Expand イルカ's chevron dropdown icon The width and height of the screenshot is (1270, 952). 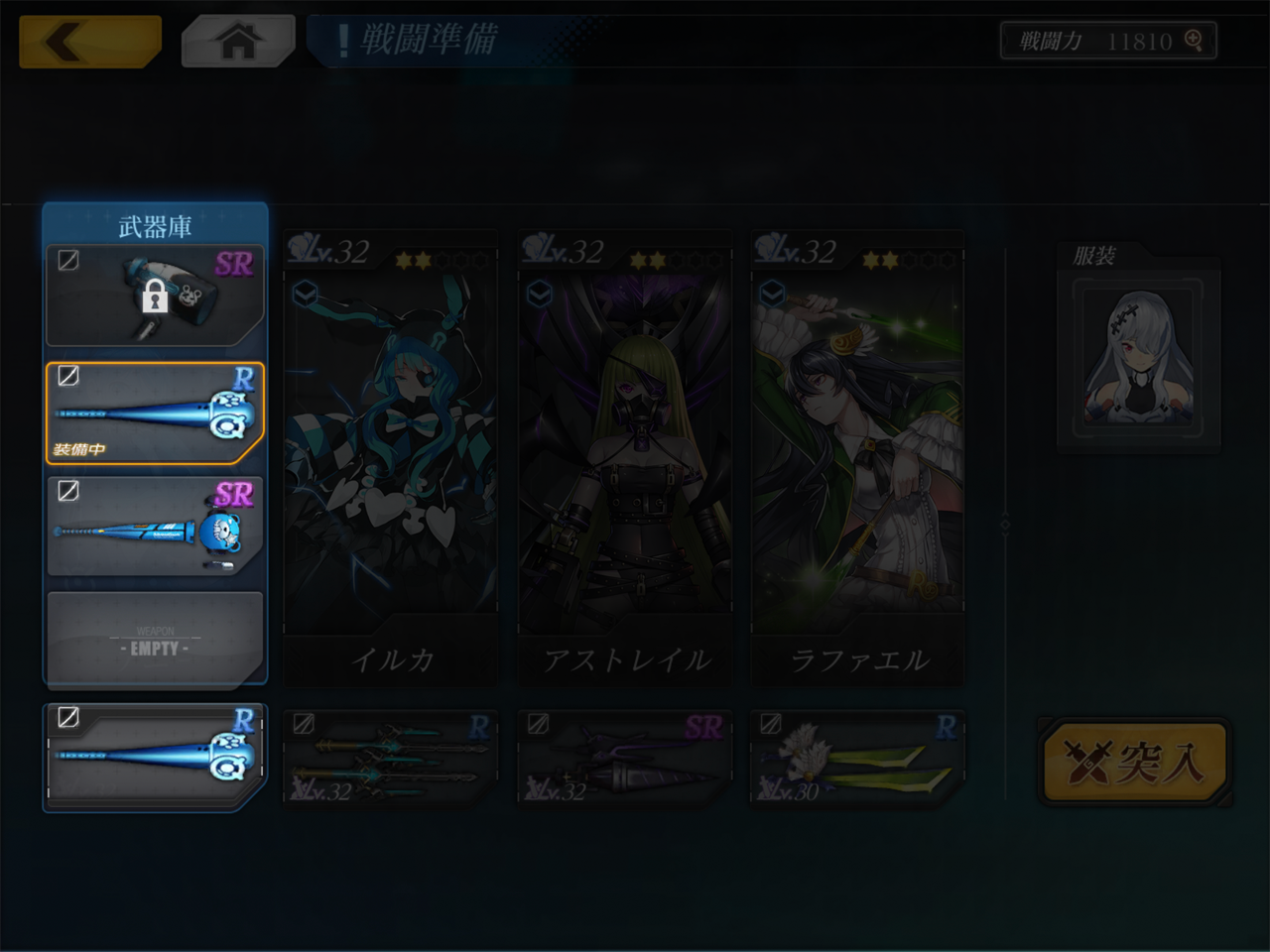(305, 294)
